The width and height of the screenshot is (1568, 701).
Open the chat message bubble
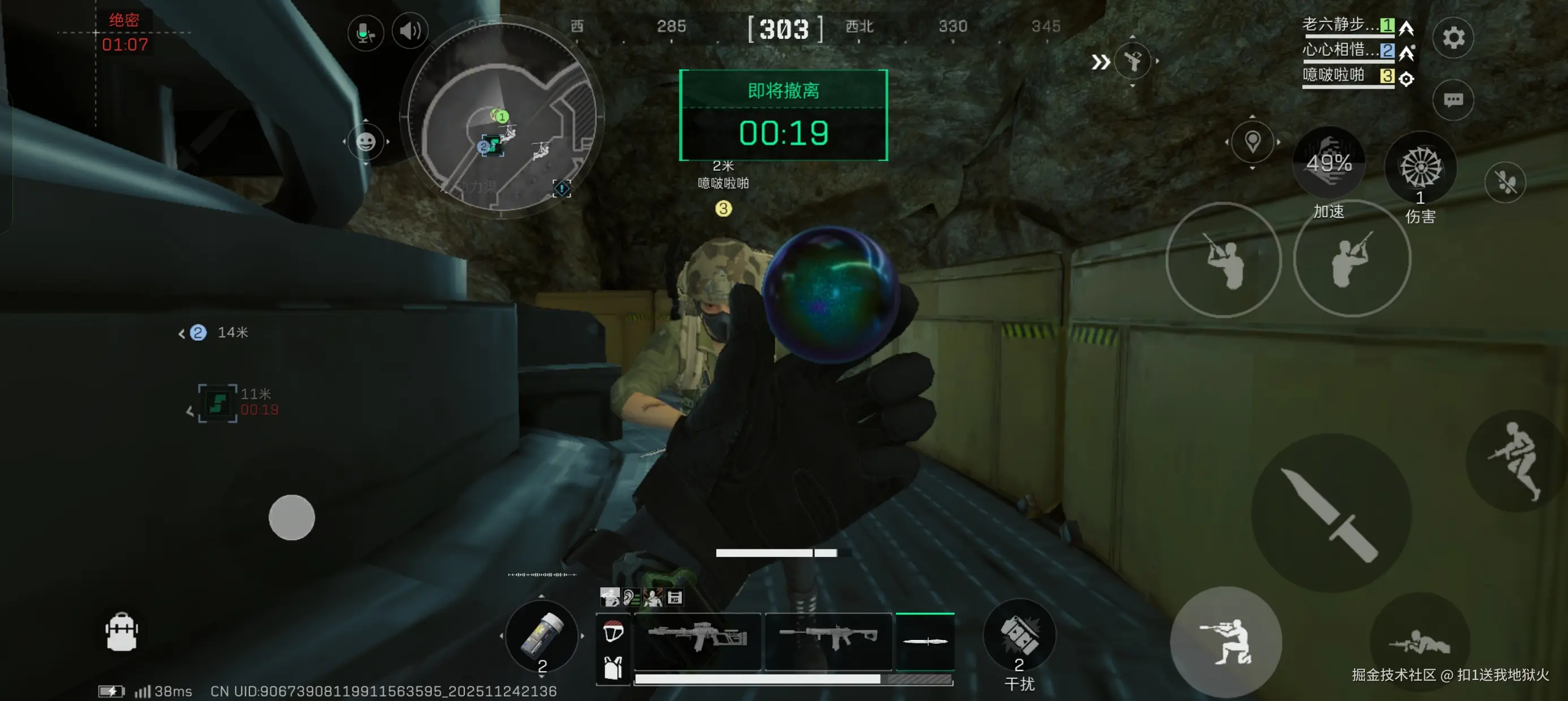[x=1453, y=100]
